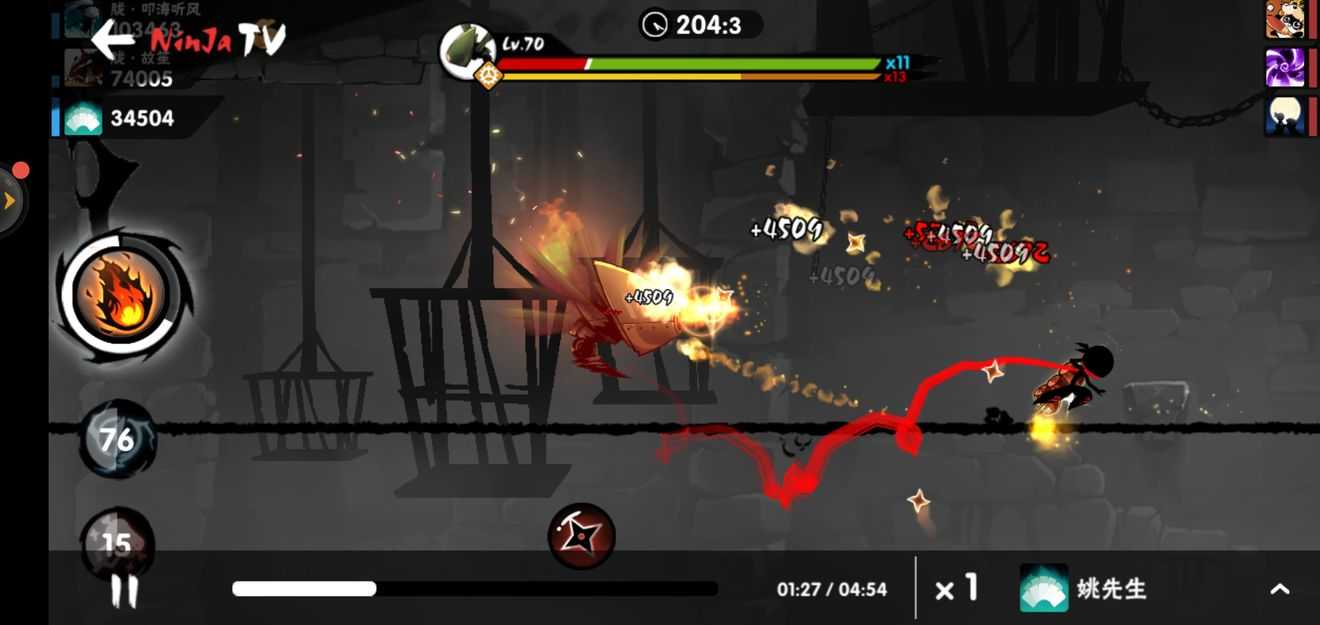The height and width of the screenshot is (625, 1320).
Task: Go back with the white arrow
Action: (x=112, y=38)
